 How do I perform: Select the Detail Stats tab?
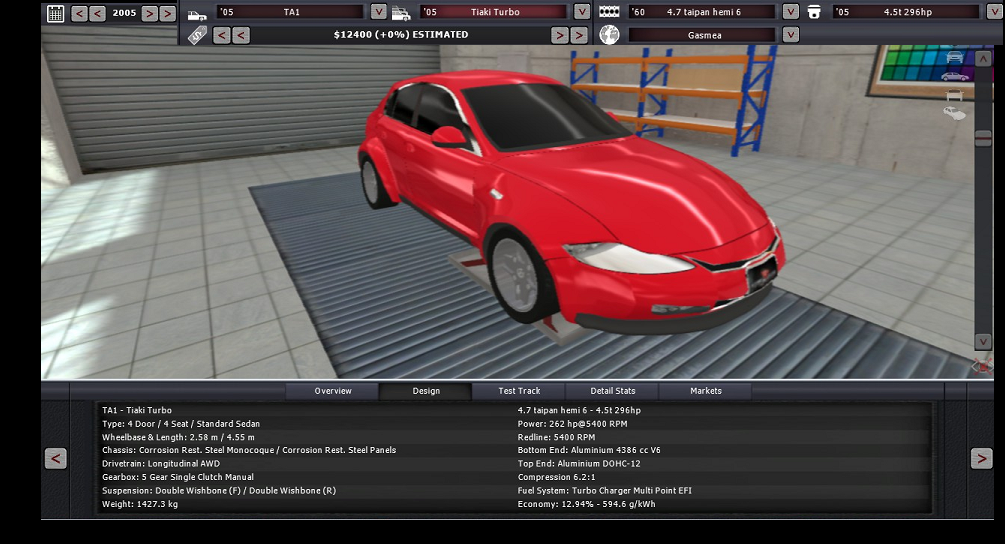613,391
